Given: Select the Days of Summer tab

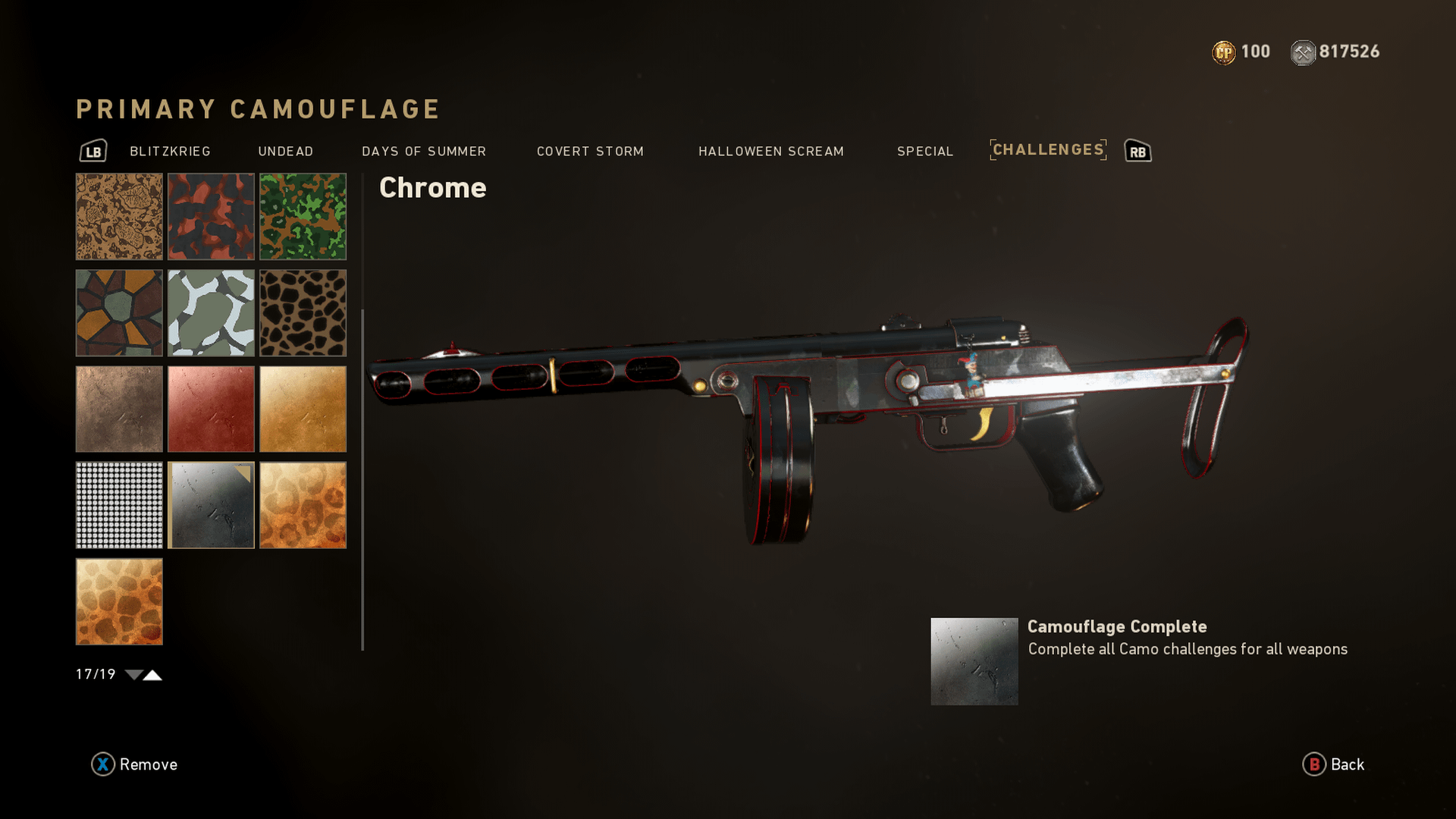Looking at the screenshot, I should [424, 152].
